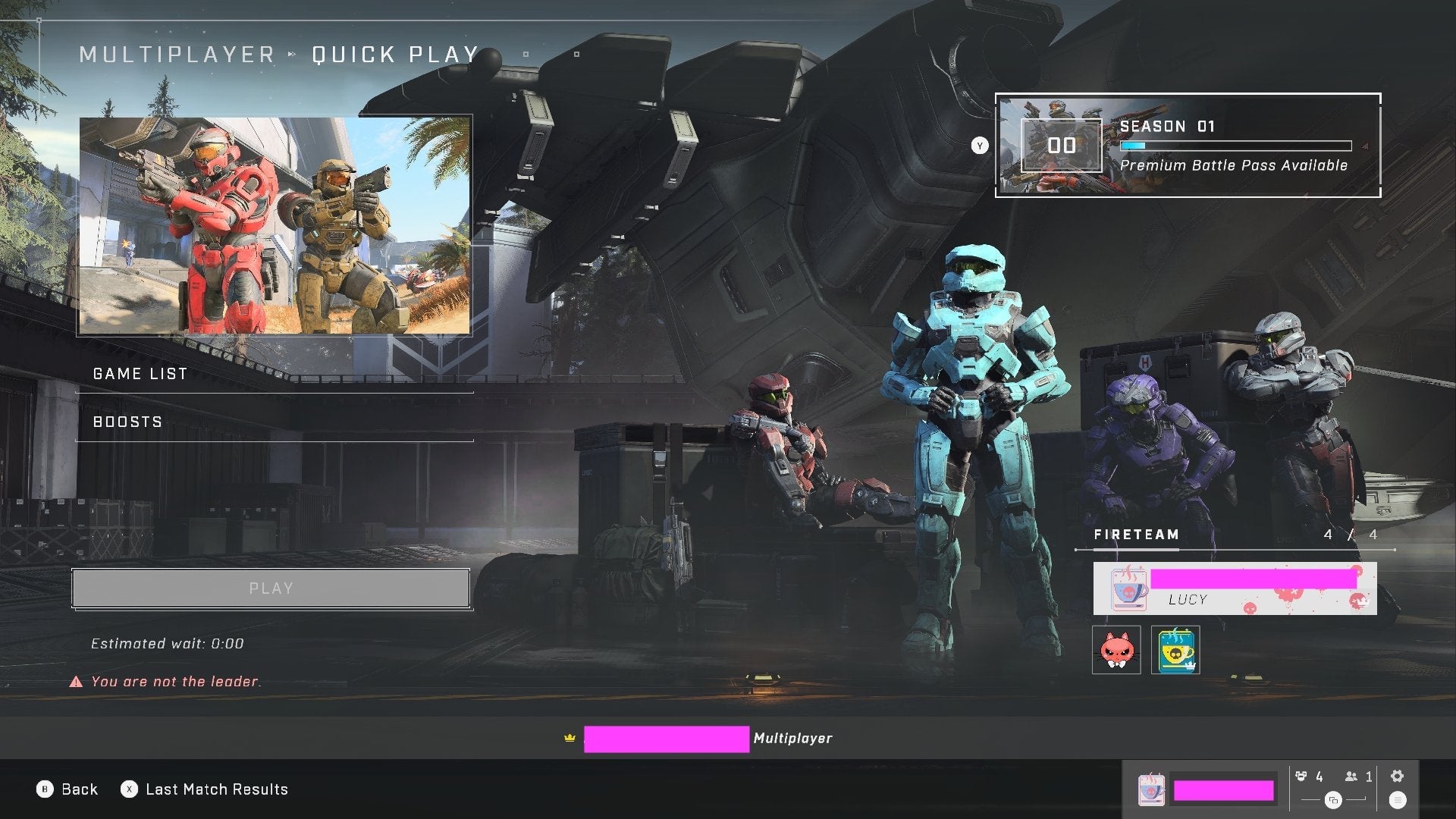The width and height of the screenshot is (1456, 819).
Task: Open Last Match Results
Action: tap(206, 789)
